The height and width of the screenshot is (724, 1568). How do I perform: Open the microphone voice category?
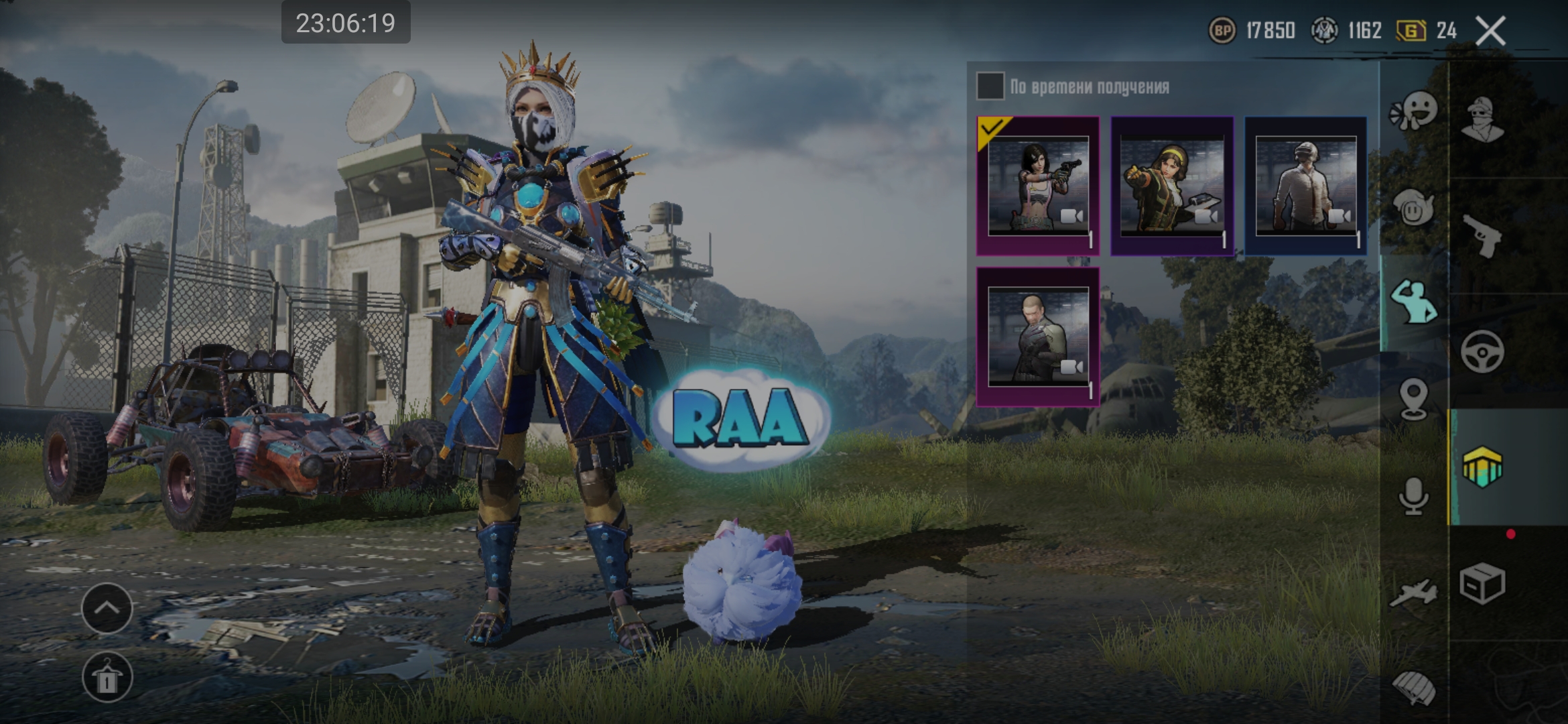point(1414,496)
